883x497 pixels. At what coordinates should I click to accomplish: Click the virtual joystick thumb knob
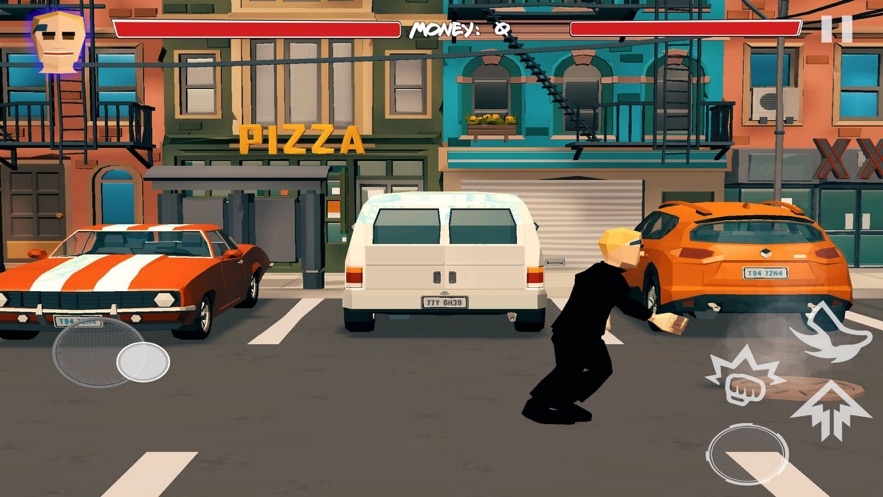[x=142, y=362]
